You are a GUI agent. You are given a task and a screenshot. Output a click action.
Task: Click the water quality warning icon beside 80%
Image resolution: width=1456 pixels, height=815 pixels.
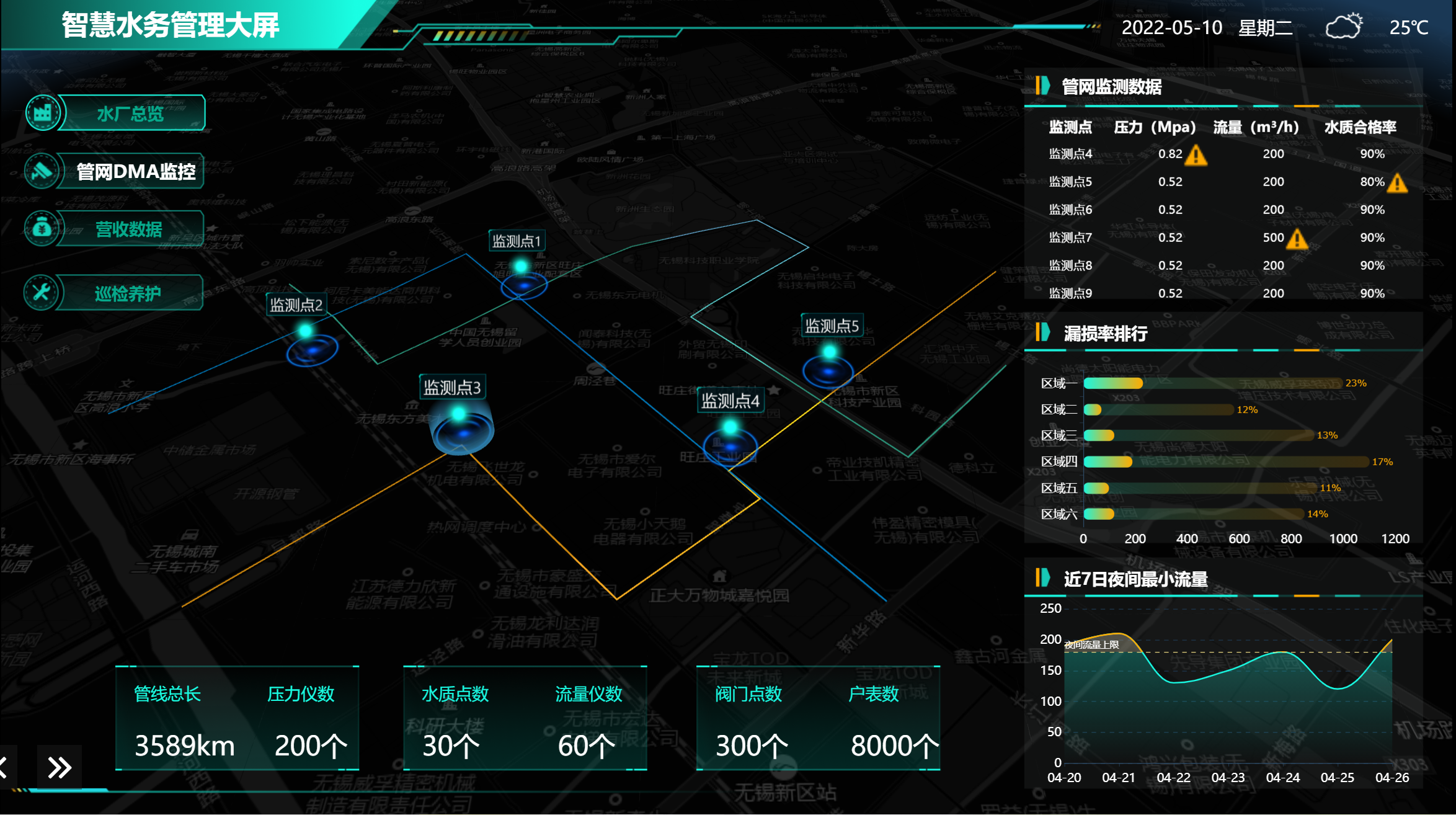point(1398,183)
